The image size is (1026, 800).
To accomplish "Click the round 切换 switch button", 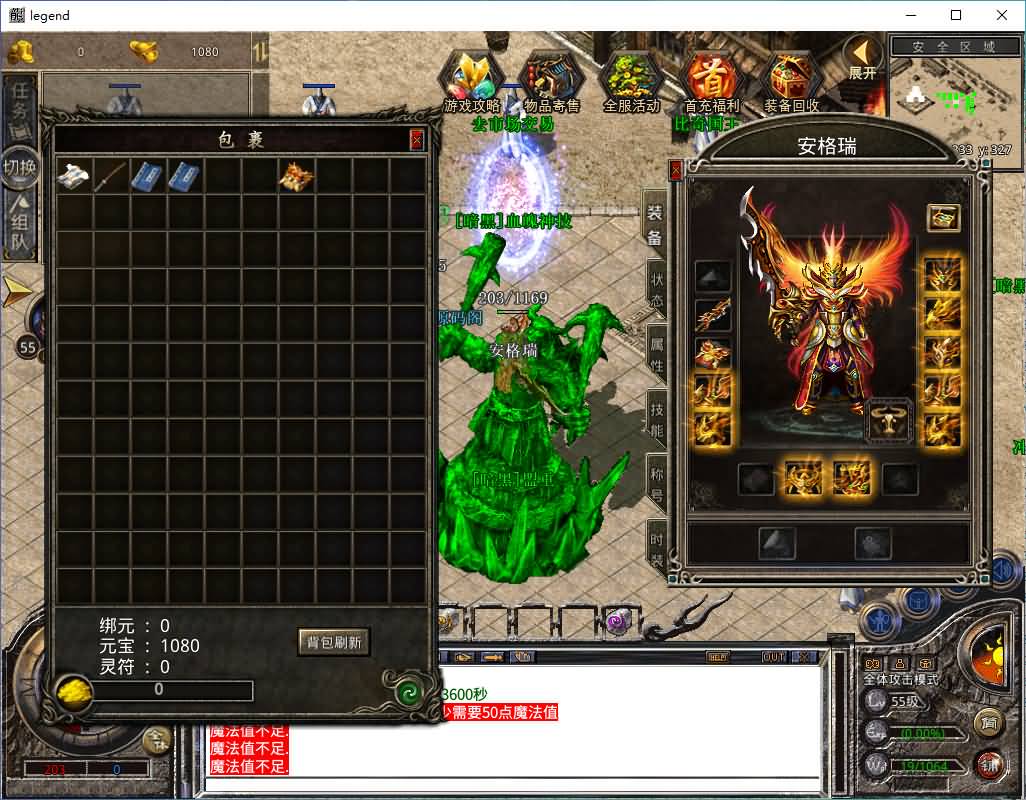I will (x=20, y=166).
